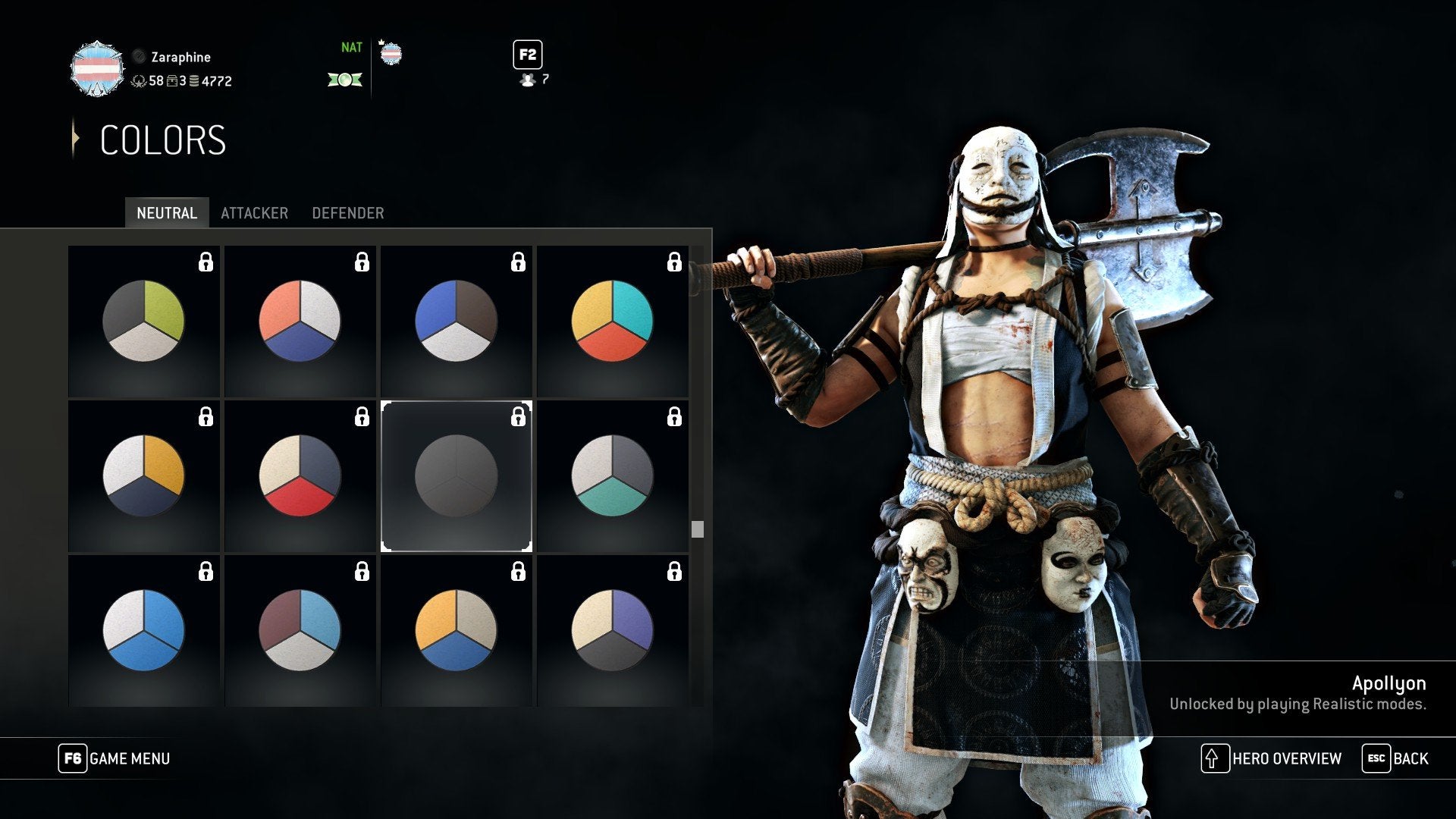Image resolution: width=1456 pixels, height=819 pixels.
Task: Select the blue, brown and white palette
Action: pos(457,321)
